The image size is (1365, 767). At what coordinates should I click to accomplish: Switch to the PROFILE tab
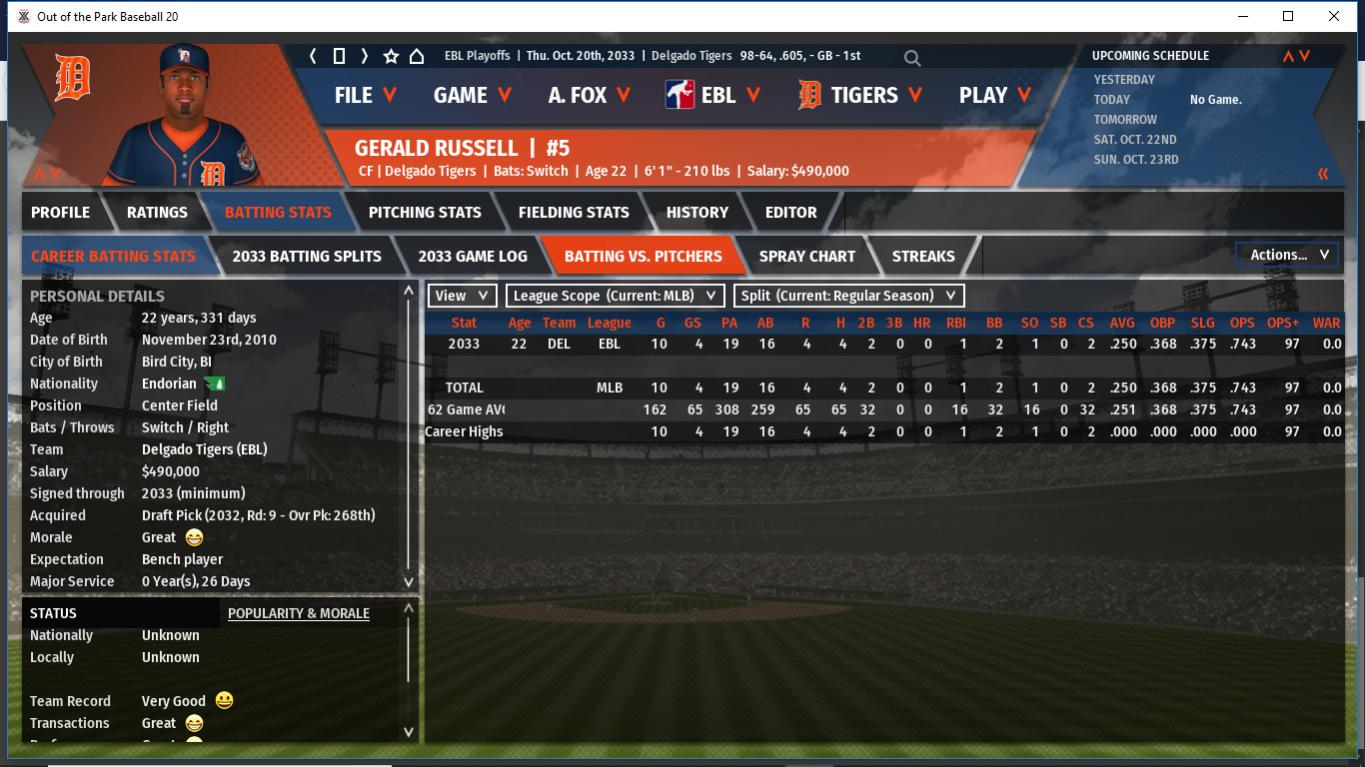[x=60, y=212]
